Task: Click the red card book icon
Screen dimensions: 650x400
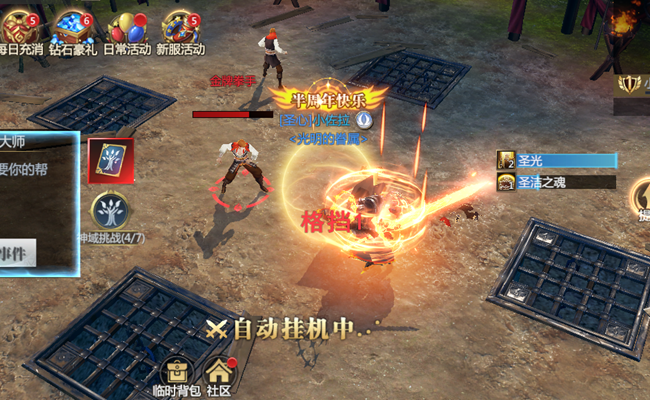Action: pyautogui.click(x=110, y=160)
